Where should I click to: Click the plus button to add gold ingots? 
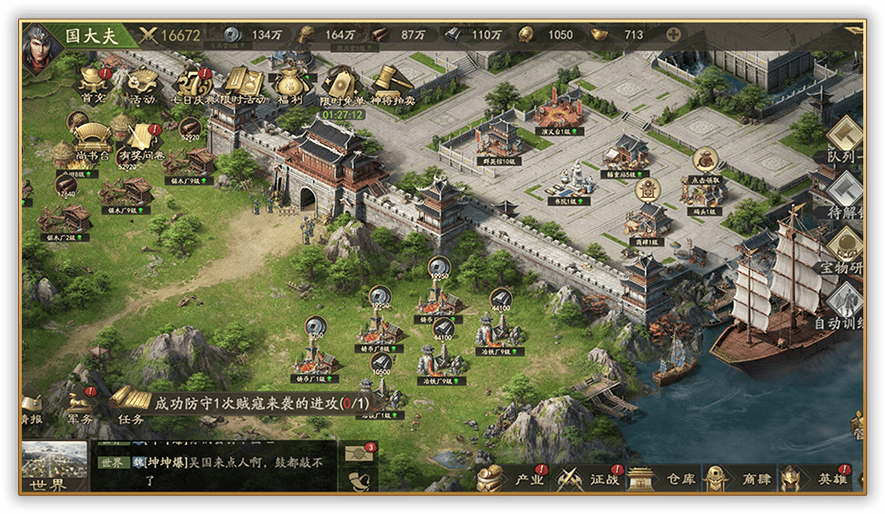673,35
